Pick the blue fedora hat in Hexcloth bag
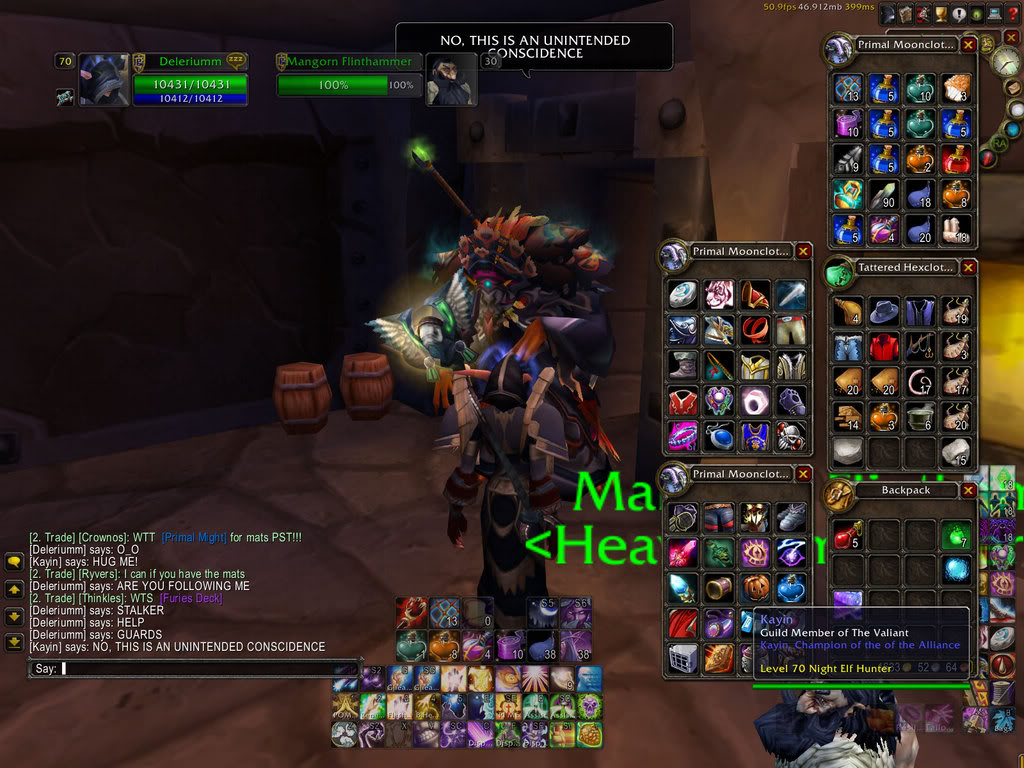Image resolution: width=1024 pixels, height=768 pixels. [884, 312]
